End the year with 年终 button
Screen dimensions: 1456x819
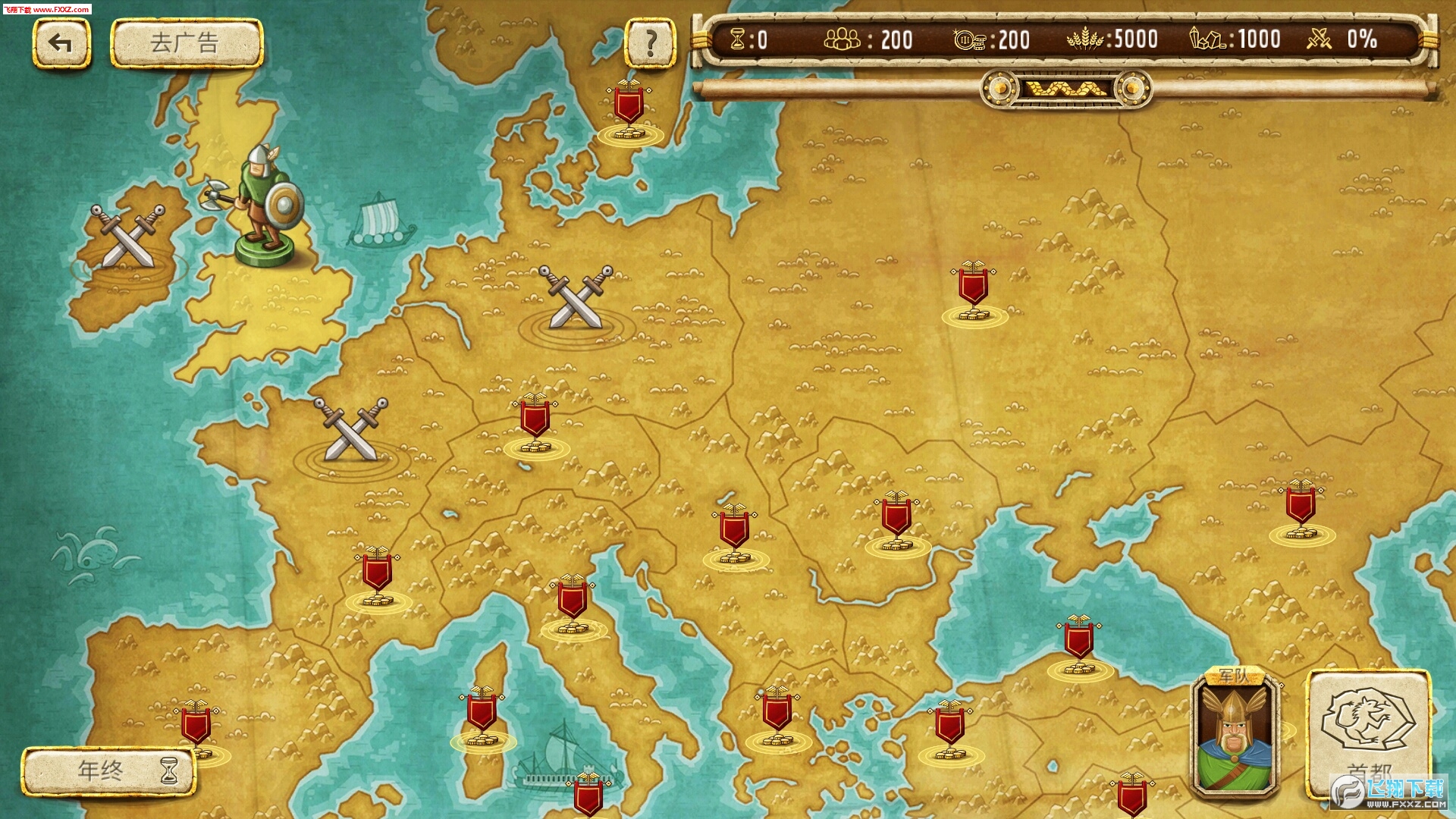click(109, 771)
